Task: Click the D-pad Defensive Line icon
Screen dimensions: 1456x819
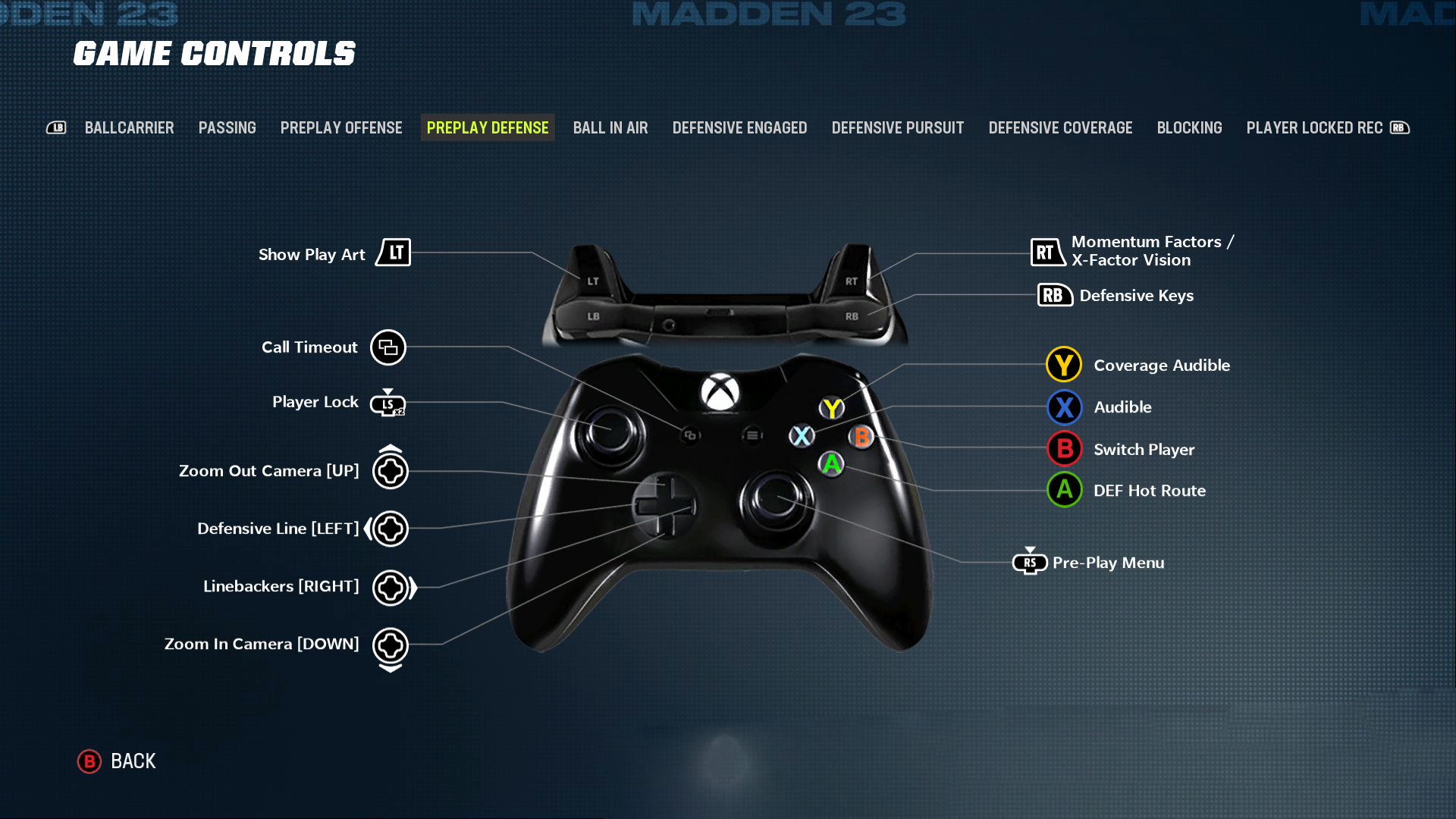Action: pos(389,529)
